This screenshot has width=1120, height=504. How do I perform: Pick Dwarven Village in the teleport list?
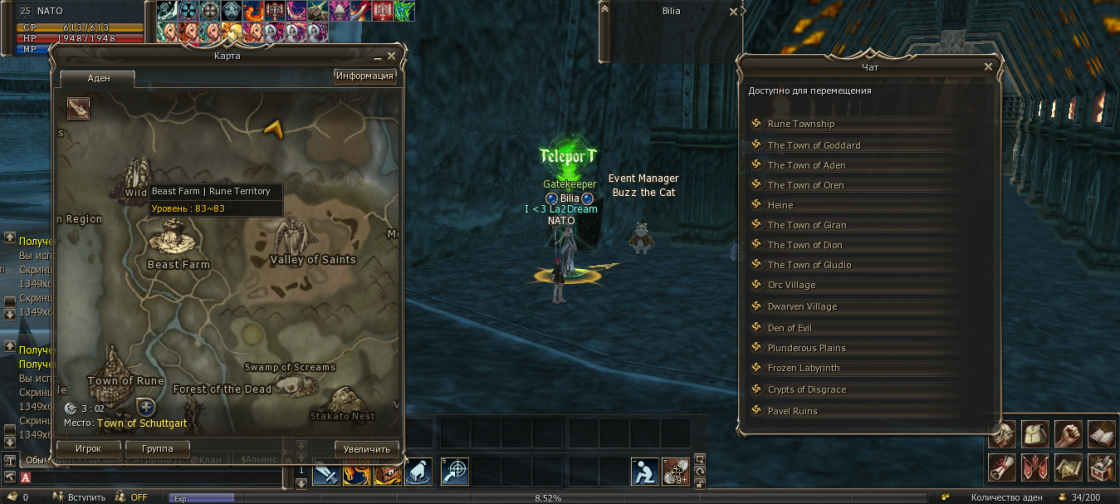coord(802,307)
